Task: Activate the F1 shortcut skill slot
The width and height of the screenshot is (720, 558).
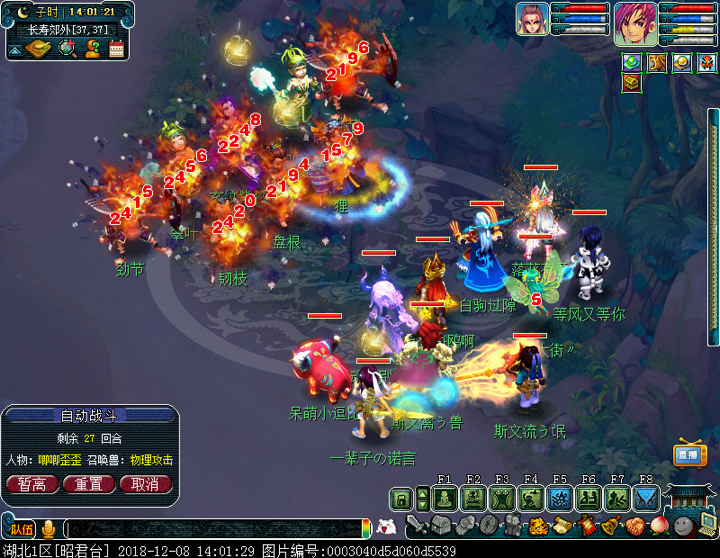Action: pyautogui.click(x=445, y=497)
